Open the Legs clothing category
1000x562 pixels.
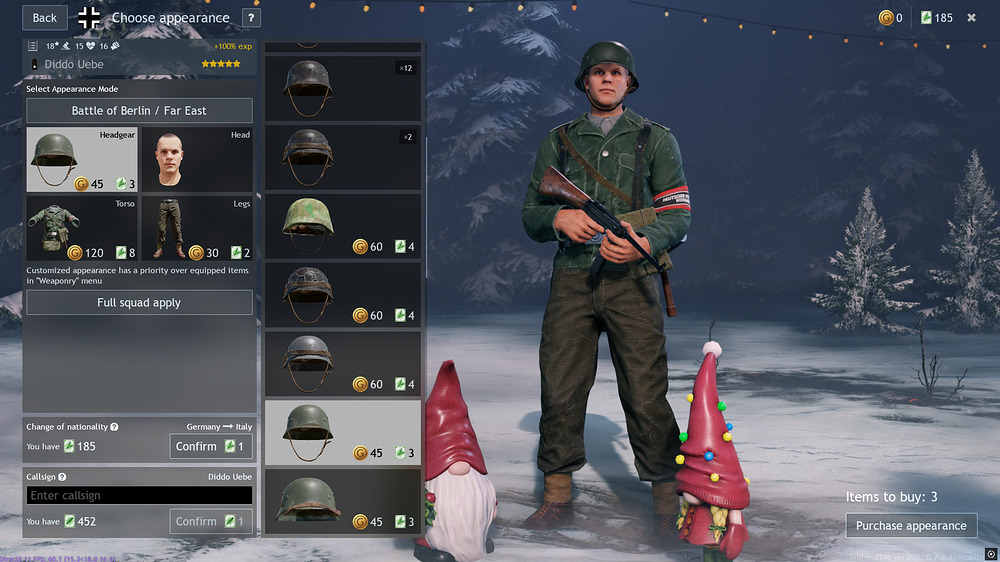(x=196, y=228)
